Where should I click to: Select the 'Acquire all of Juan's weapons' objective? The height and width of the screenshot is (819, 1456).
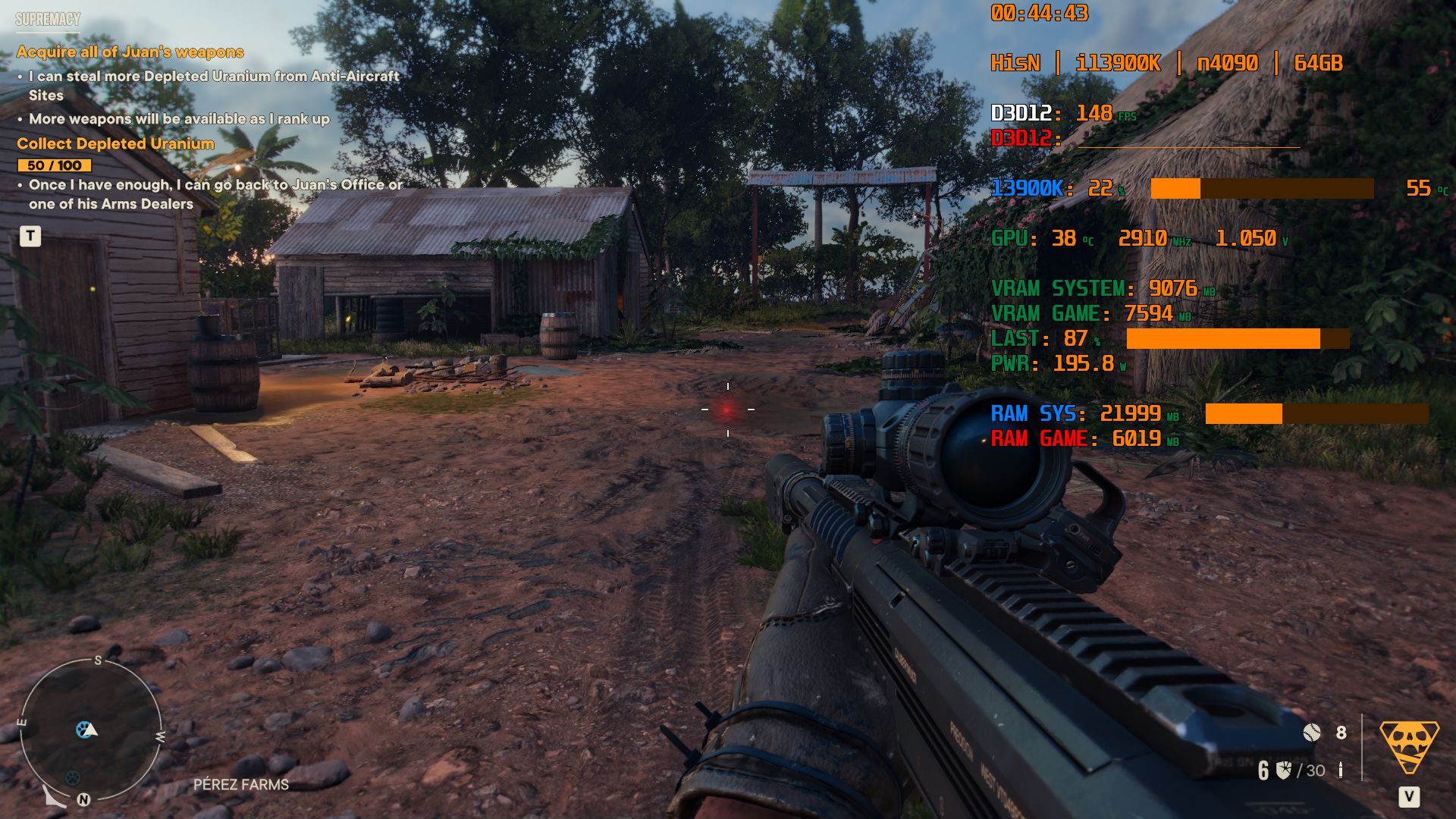(x=130, y=52)
